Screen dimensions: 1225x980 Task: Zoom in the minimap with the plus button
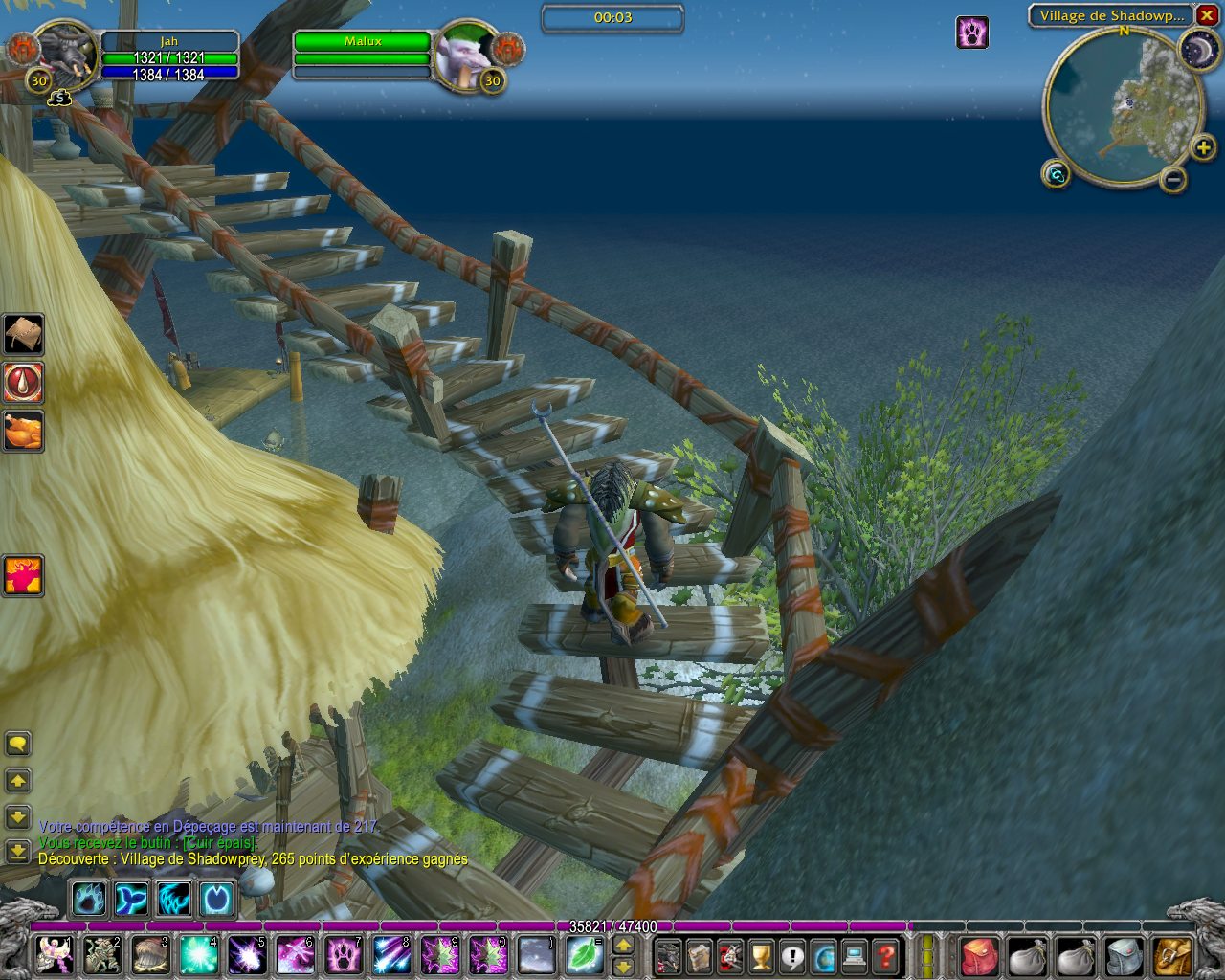[x=1202, y=147]
